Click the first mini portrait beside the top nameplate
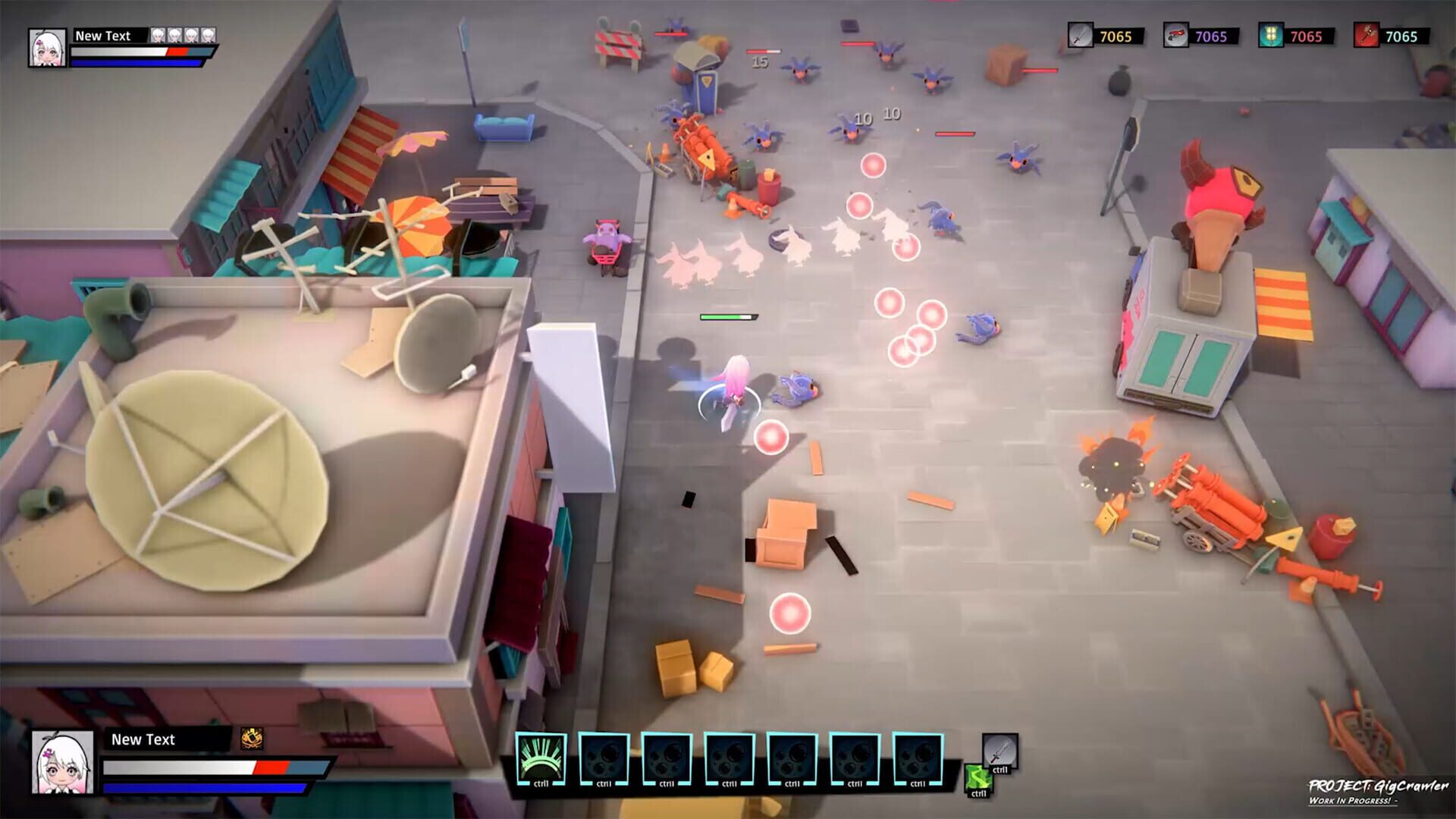The height and width of the screenshot is (819, 1456). coord(158,34)
